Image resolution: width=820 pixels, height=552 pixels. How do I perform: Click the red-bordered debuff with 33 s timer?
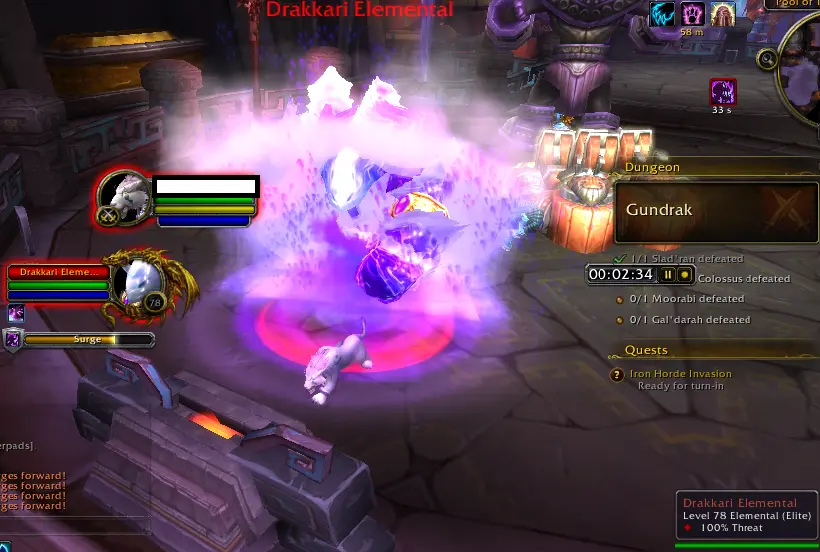[723, 92]
